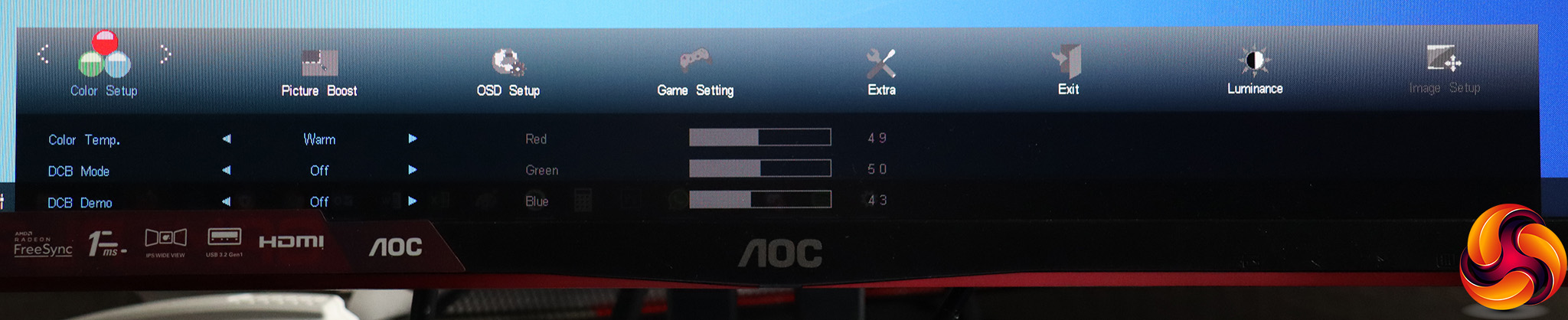Adjust the Green color slider
This screenshot has height=320, width=1568.
(x=759, y=168)
